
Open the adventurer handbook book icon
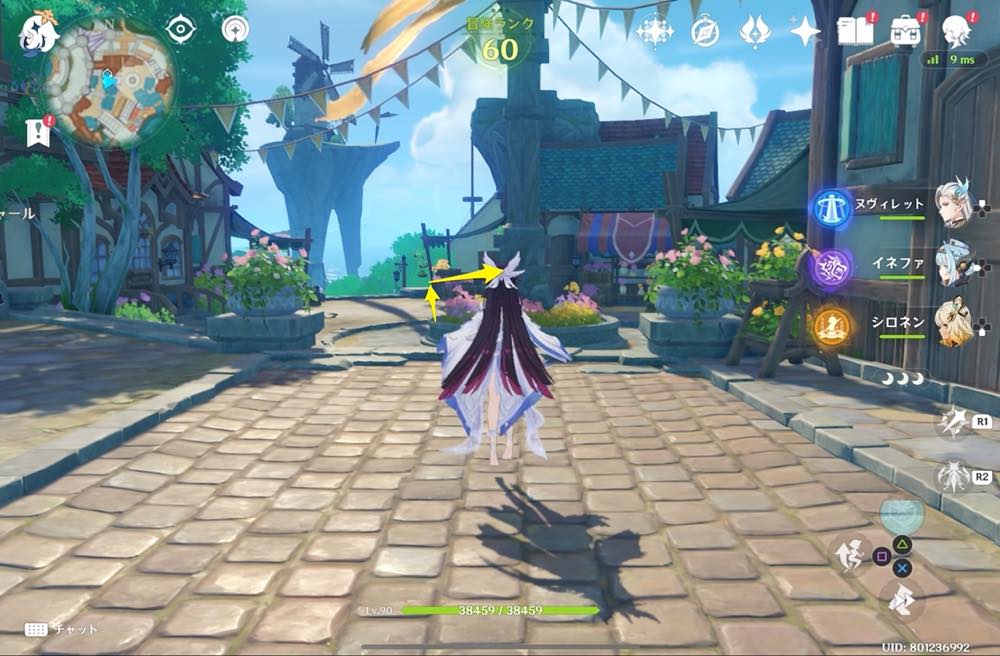pyautogui.click(x=857, y=30)
